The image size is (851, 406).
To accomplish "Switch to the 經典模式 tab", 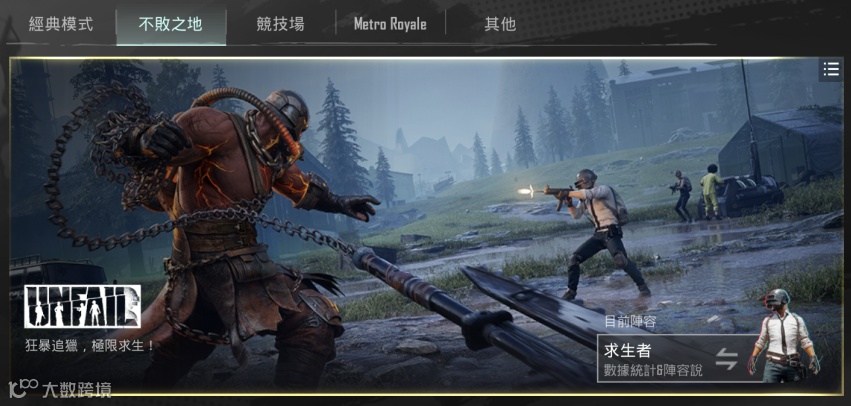I will click(x=61, y=24).
